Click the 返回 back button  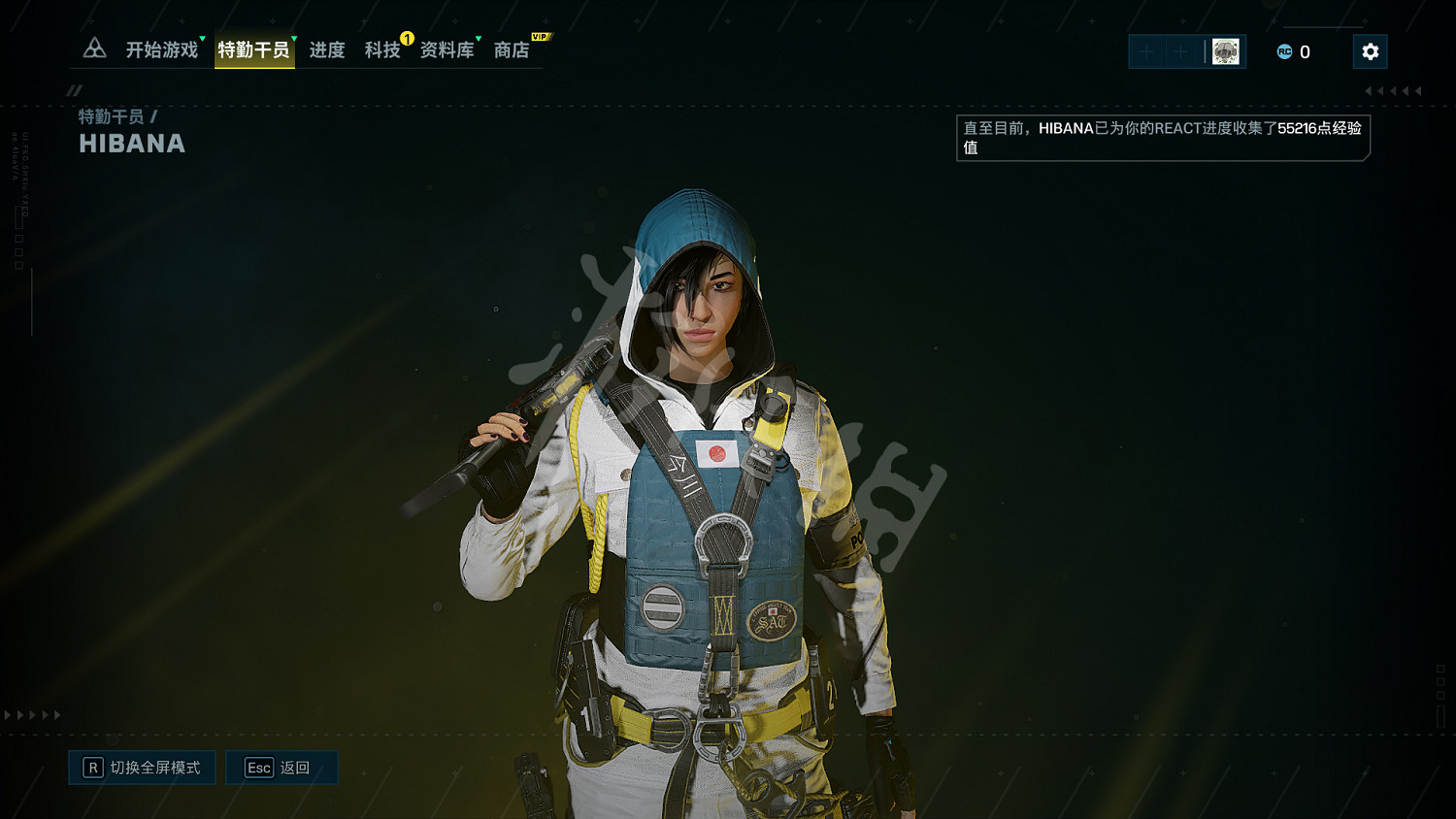click(x=281, y=768)
